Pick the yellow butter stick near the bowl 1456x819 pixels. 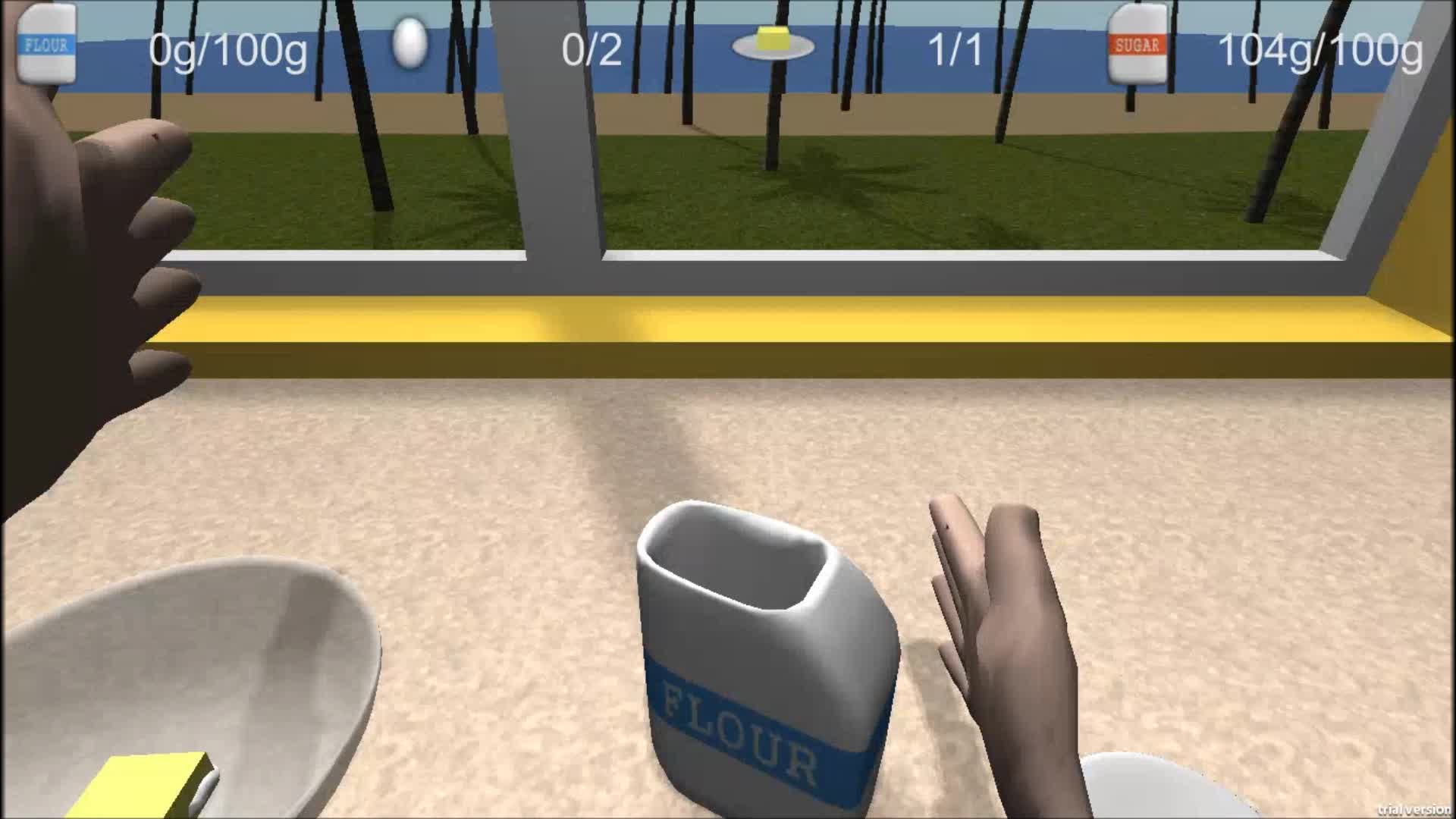(144, 781)
